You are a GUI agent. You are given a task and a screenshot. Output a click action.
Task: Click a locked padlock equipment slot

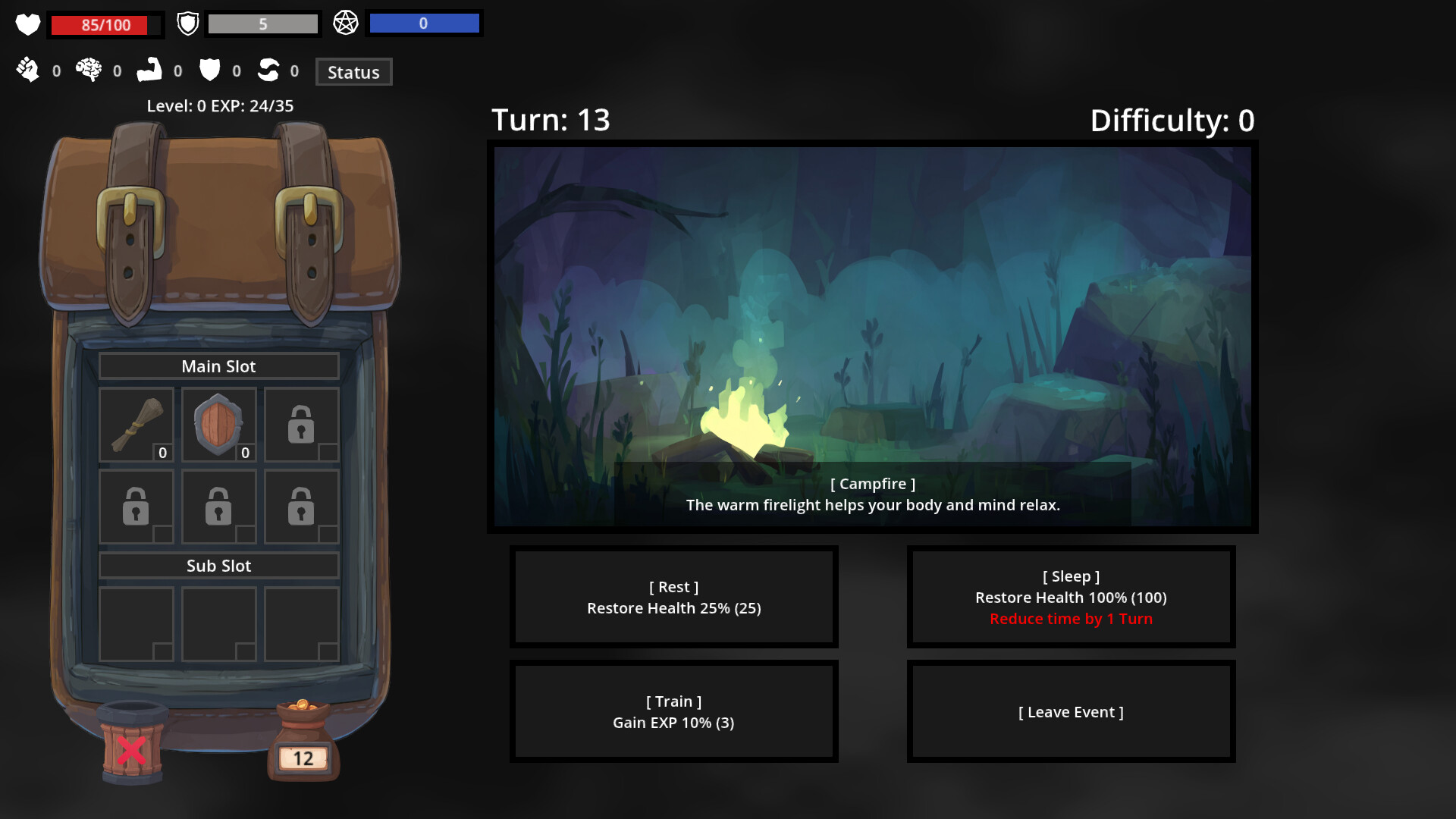301,425
